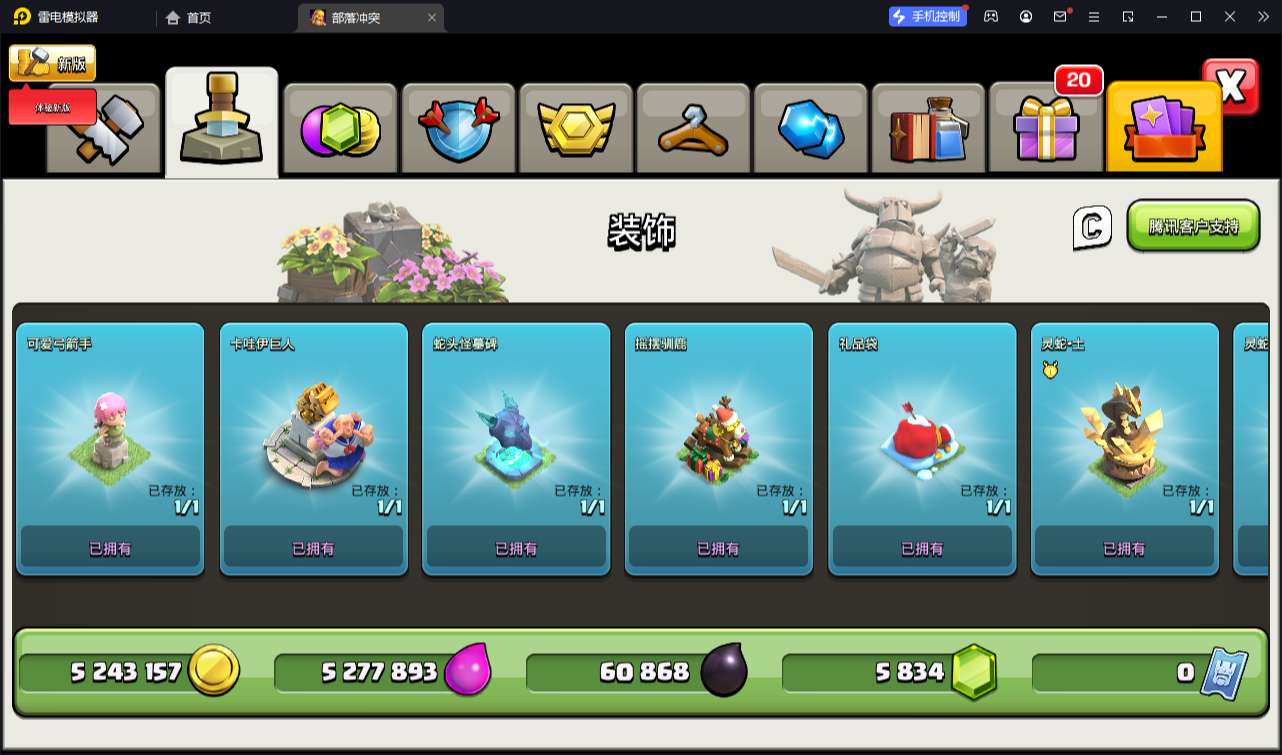The width and height of the screenshot is (1282, 755).
Task: Click the green Tencent customer support button
Action: pos(1193,226)
